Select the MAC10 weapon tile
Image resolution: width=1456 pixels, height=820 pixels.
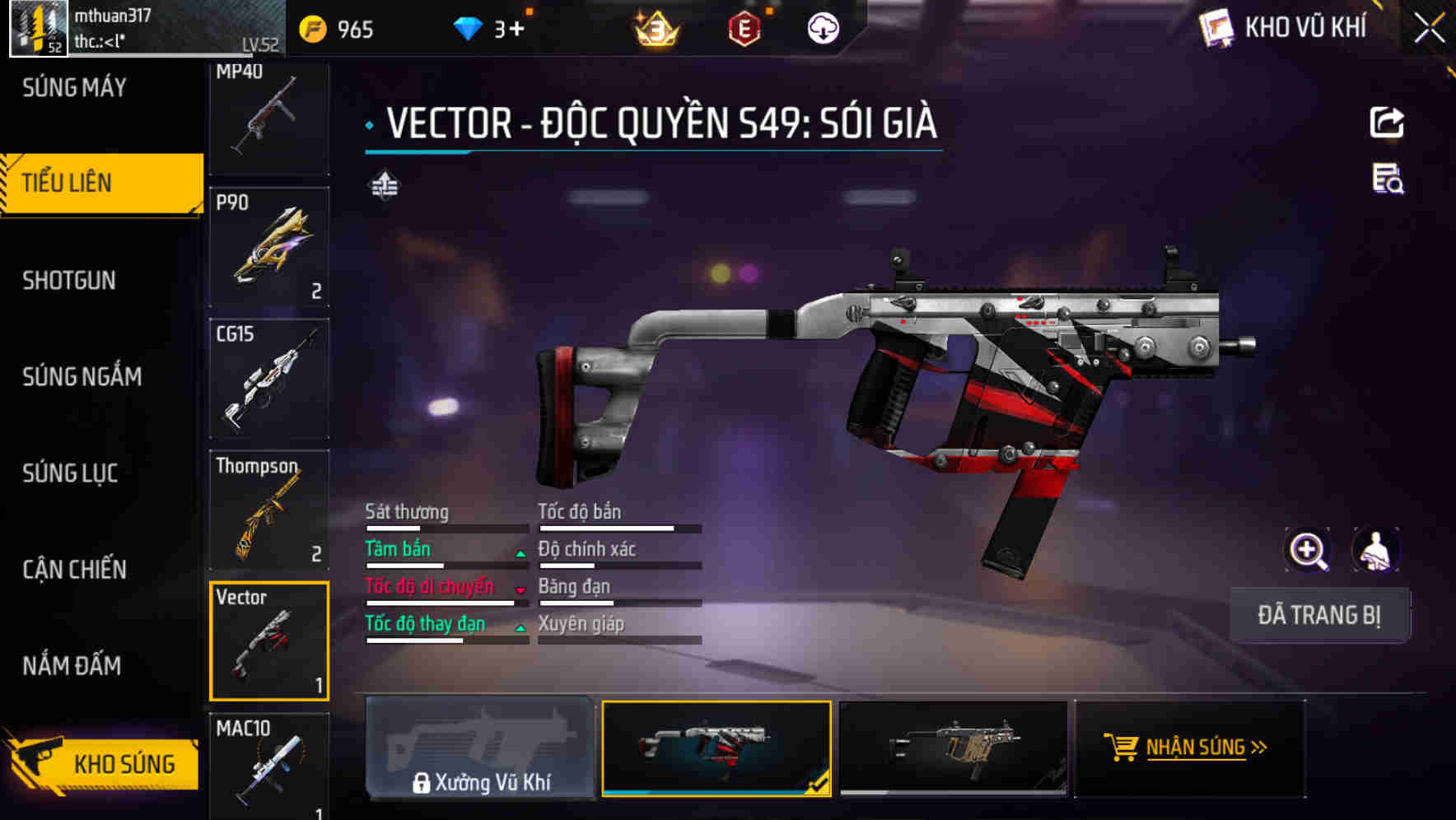(269, 767)
